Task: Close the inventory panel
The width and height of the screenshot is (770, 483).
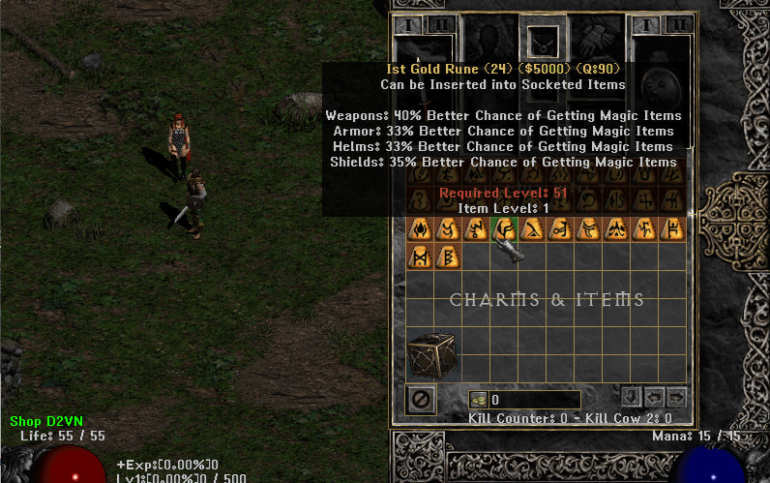Action: click(x=421, y=400)
